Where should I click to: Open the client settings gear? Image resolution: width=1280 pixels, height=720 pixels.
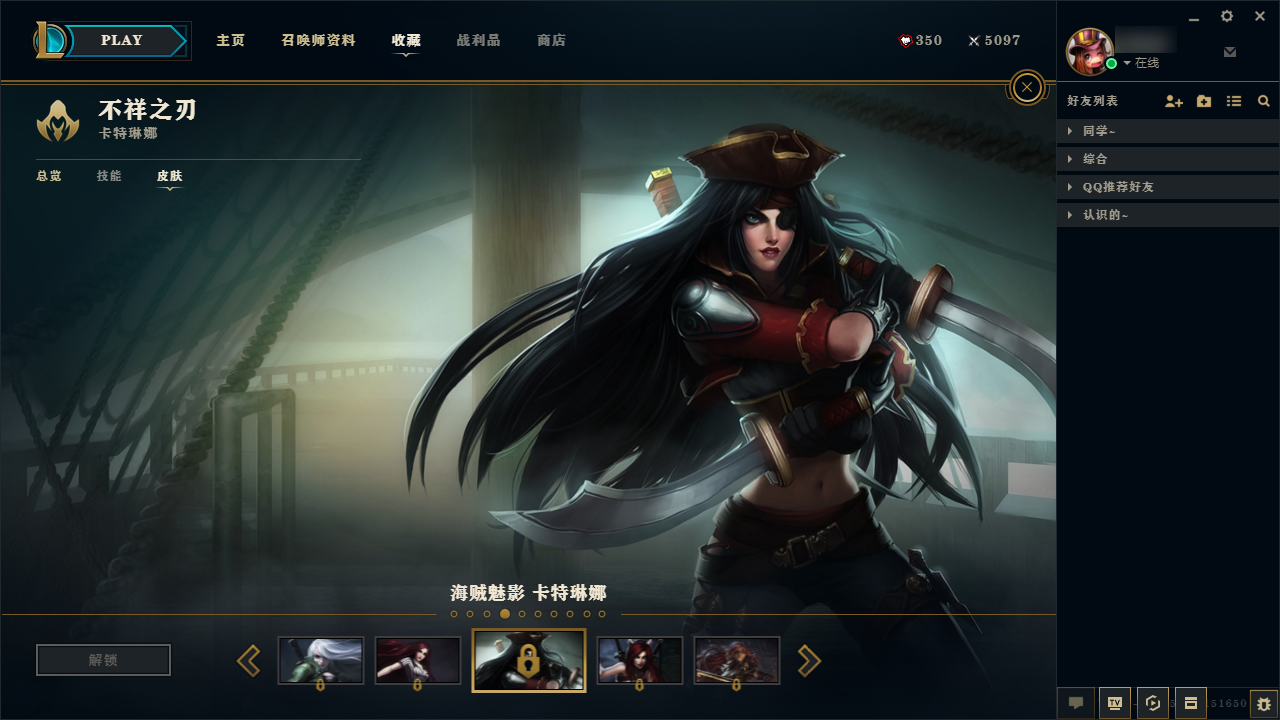click(x=1227, y=16)
